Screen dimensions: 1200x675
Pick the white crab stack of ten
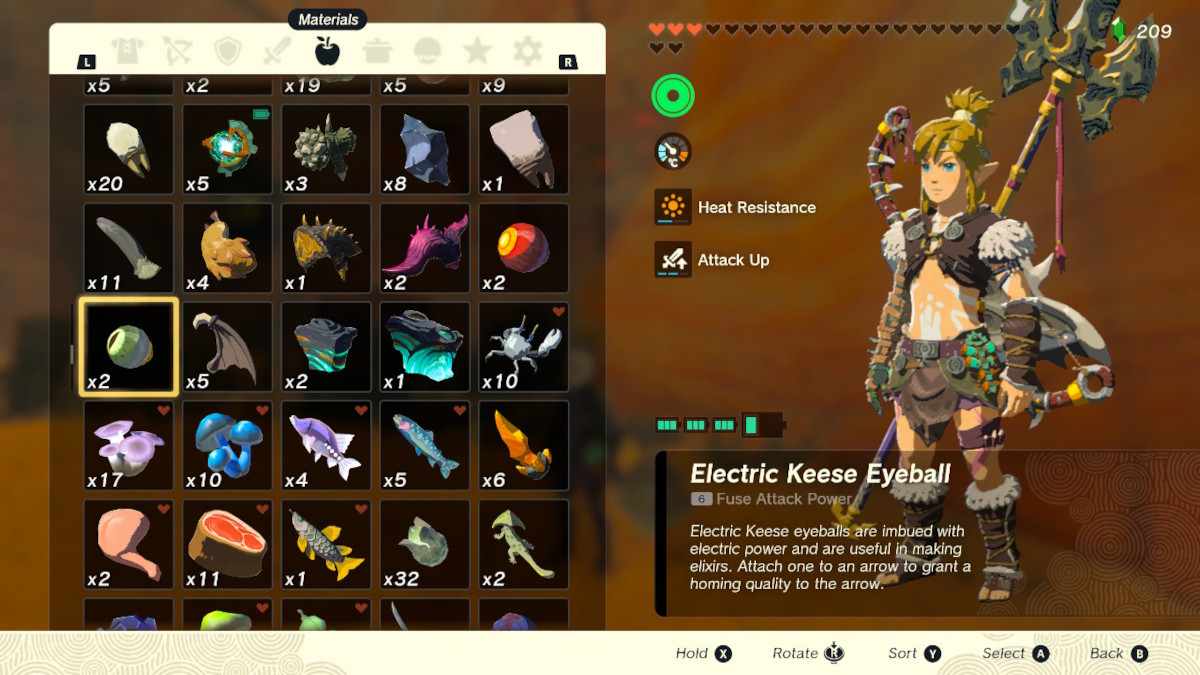[x=523, y=347]
